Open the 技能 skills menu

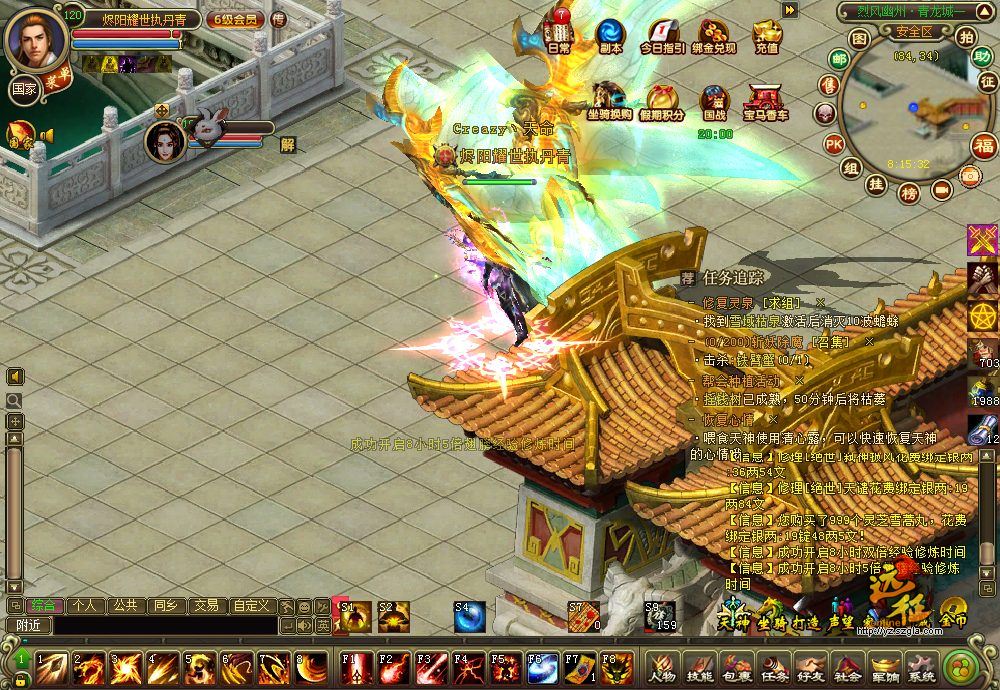click(699, 668)
